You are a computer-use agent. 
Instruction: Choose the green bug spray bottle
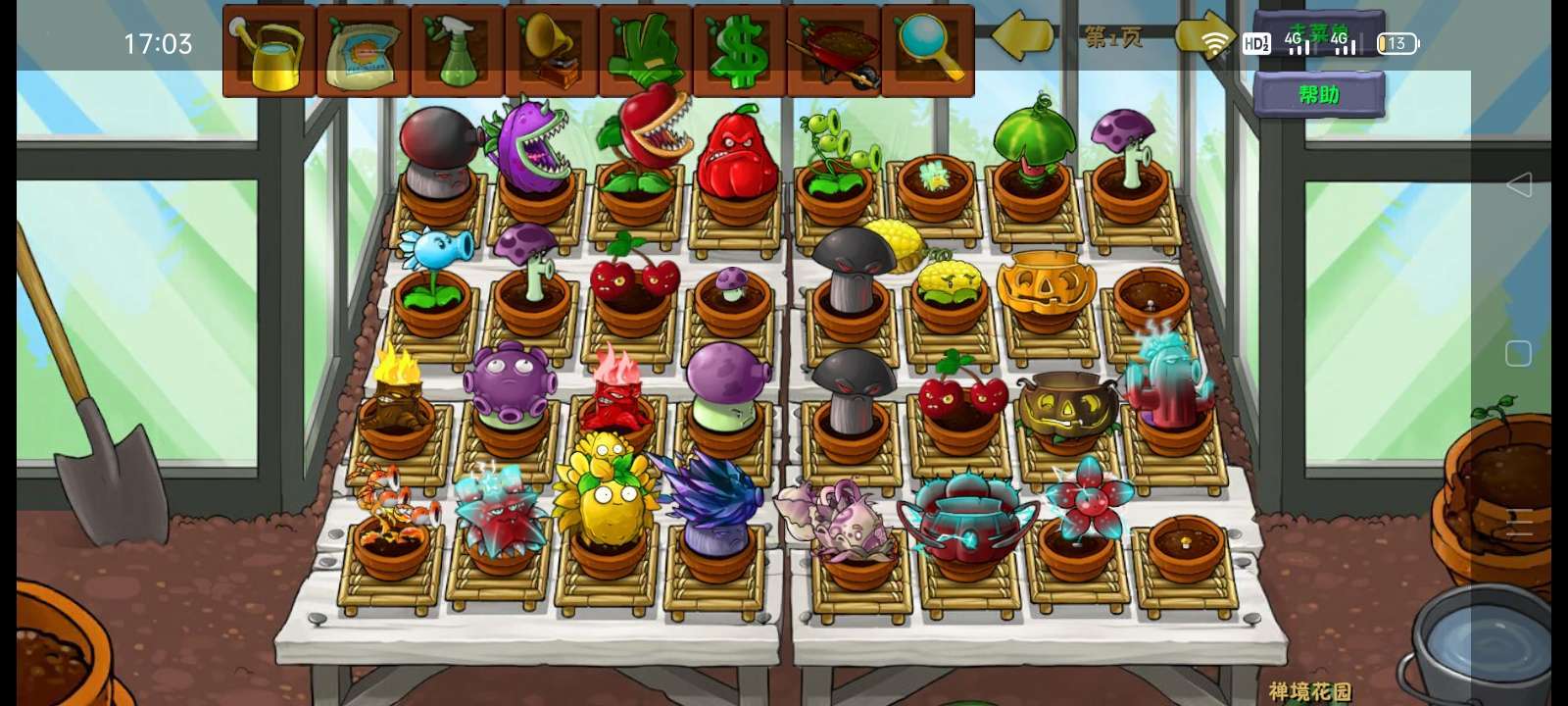point(457,52)
